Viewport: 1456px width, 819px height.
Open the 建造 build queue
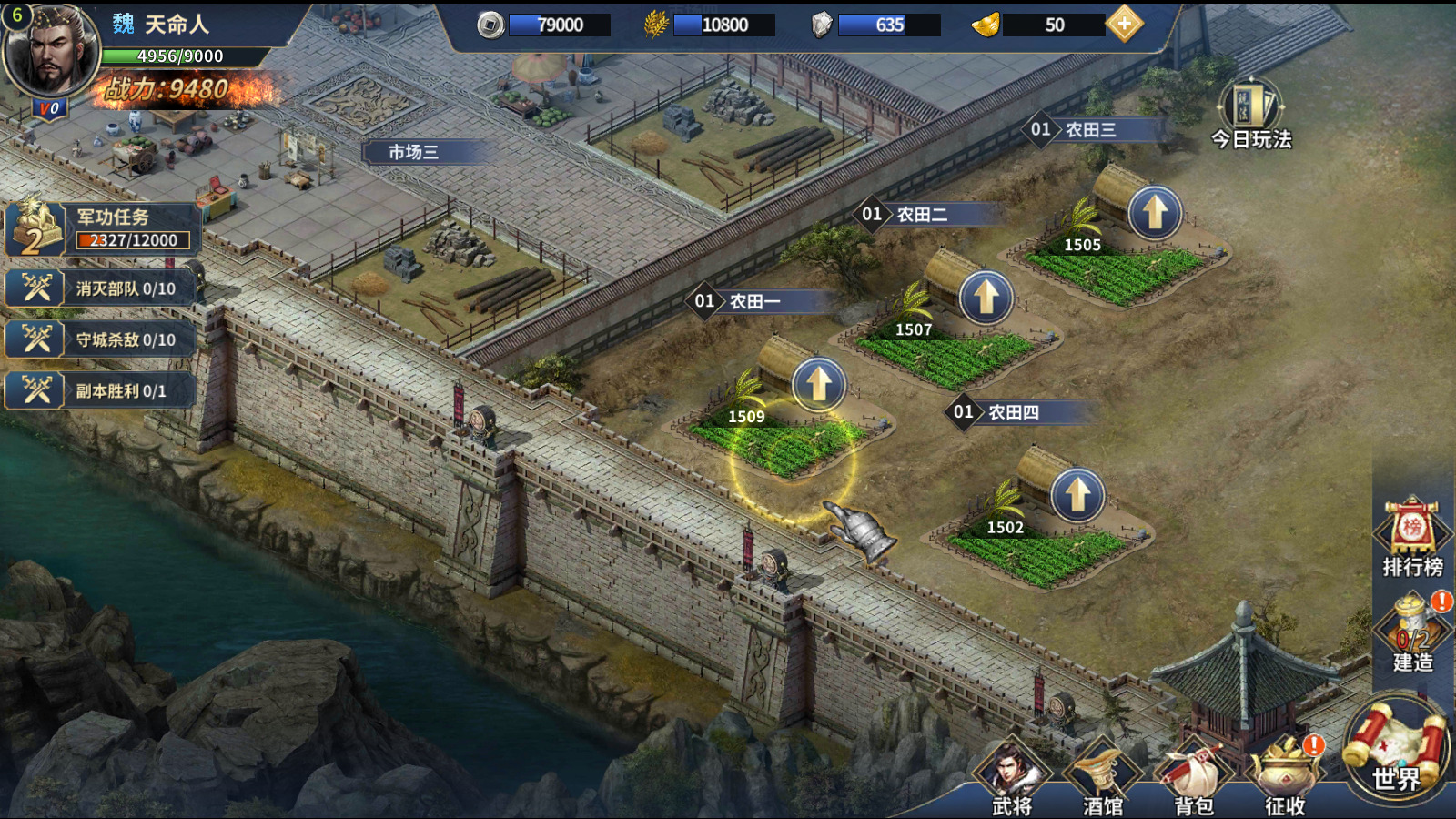tap(1412, 633)
